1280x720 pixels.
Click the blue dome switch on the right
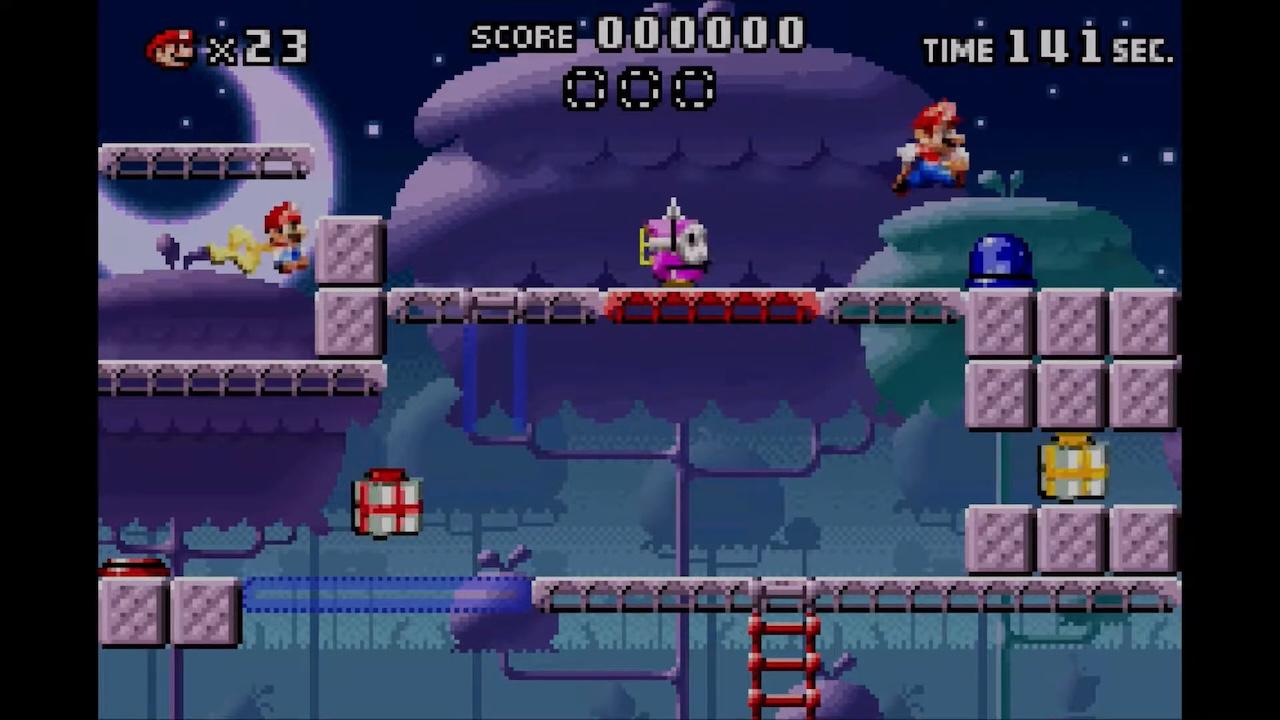click(x=997, y=258)
